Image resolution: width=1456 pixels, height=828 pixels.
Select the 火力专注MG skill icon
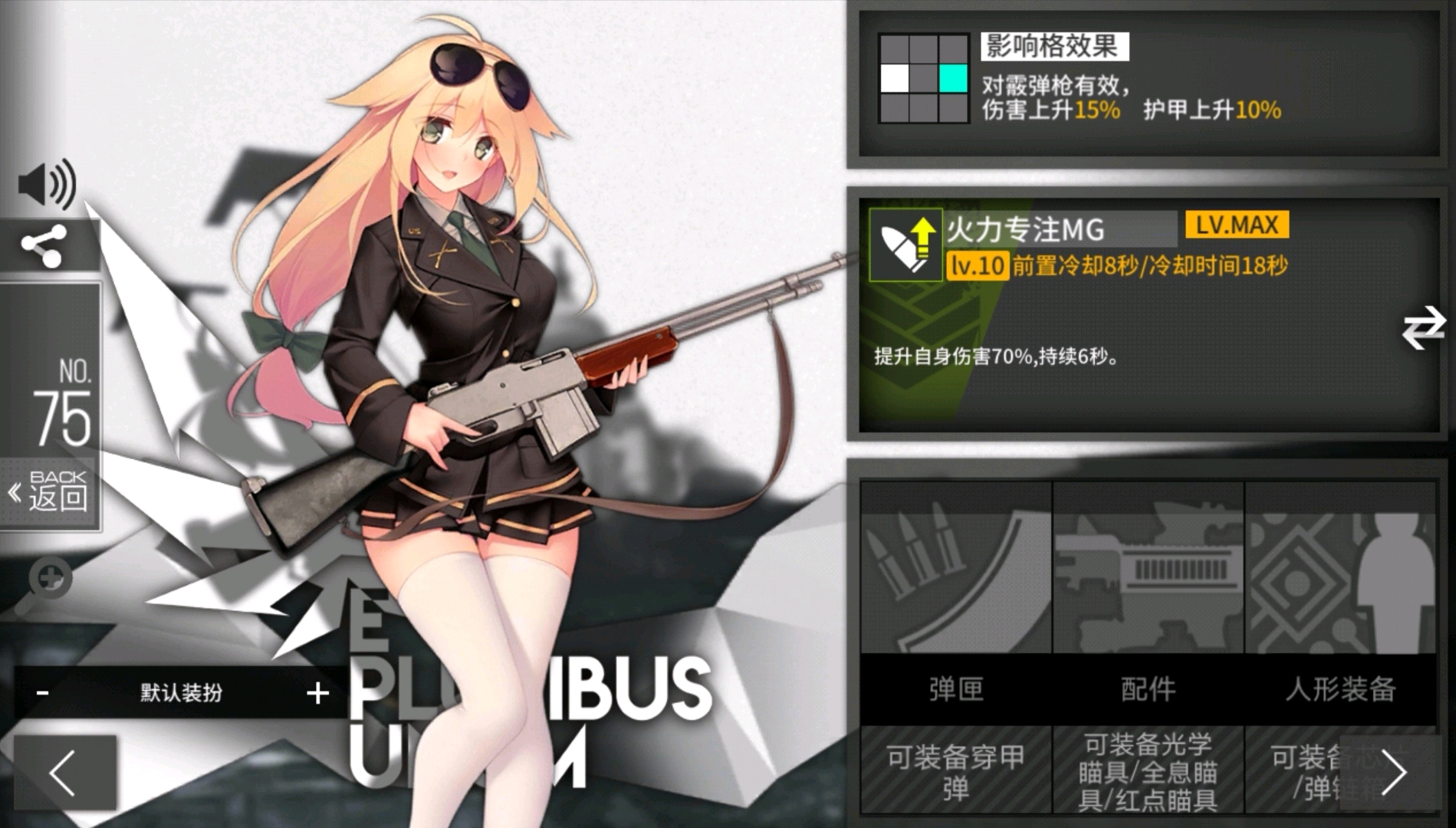tap(905, 245)
